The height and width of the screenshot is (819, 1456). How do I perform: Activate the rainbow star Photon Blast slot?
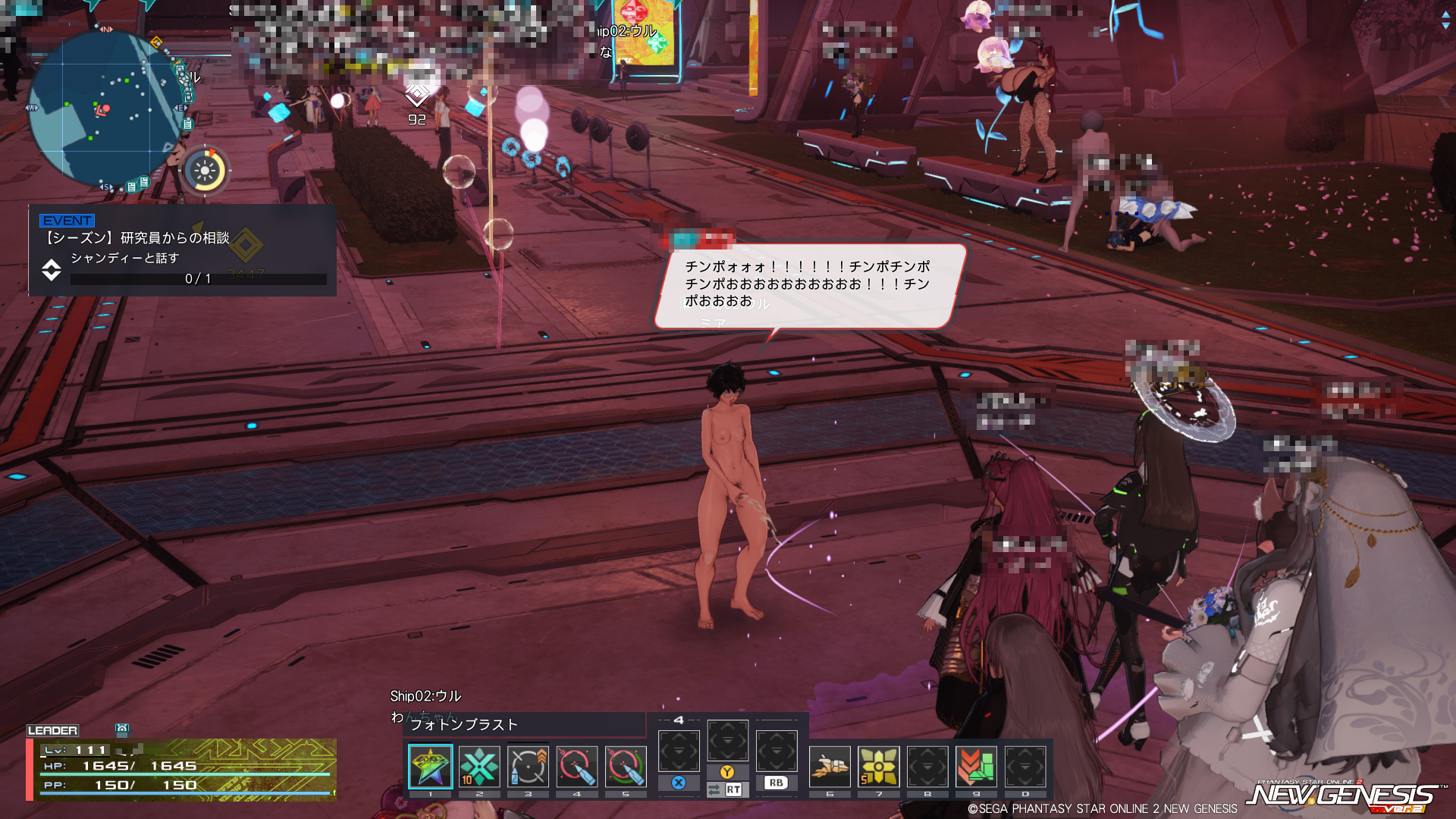tap(430, 766)
